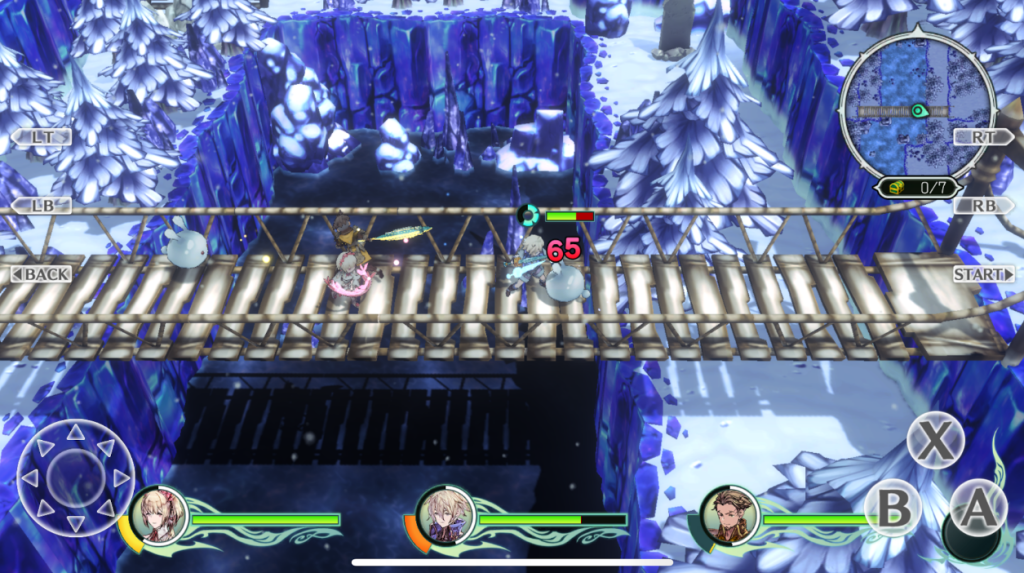The image size is (1024, 573).
Task: Tap the round A action button
Action: tap(977, 508)
